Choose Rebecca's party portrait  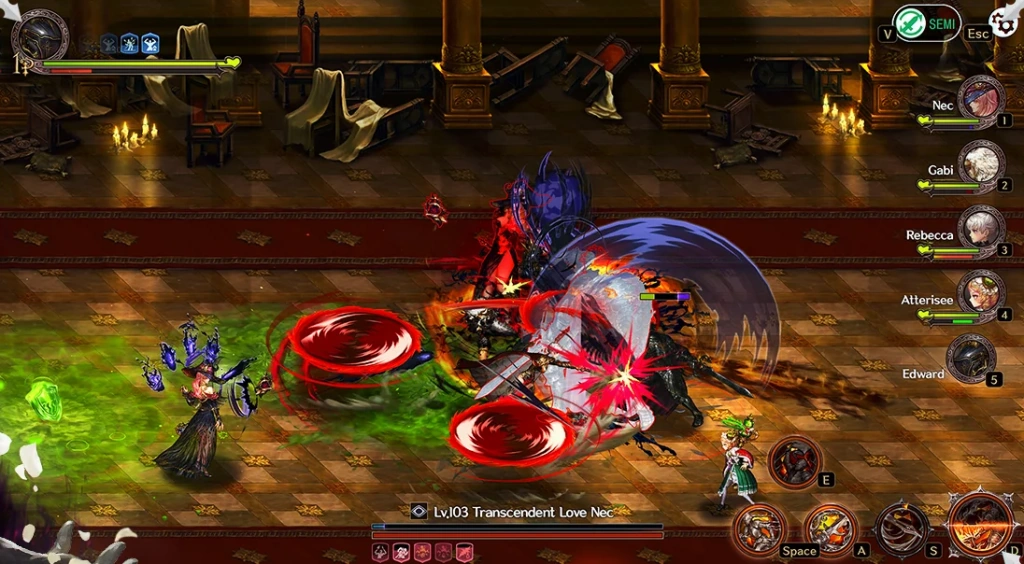(x=980, y=230)
